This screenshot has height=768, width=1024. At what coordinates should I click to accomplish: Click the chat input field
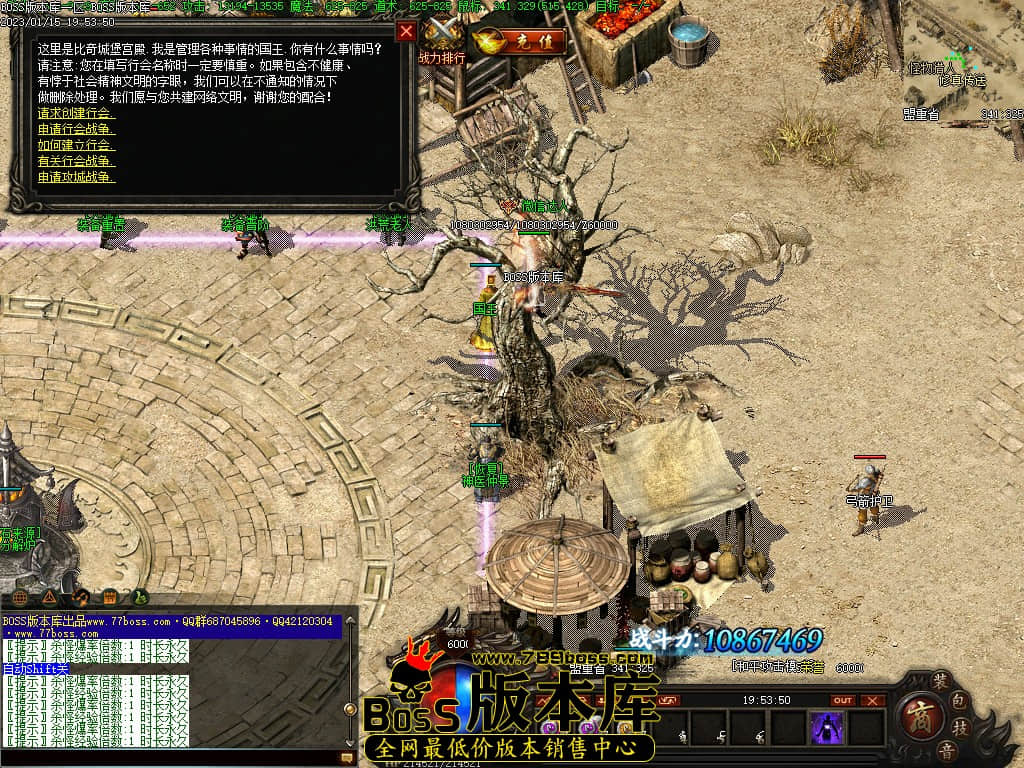coord(170,759)
